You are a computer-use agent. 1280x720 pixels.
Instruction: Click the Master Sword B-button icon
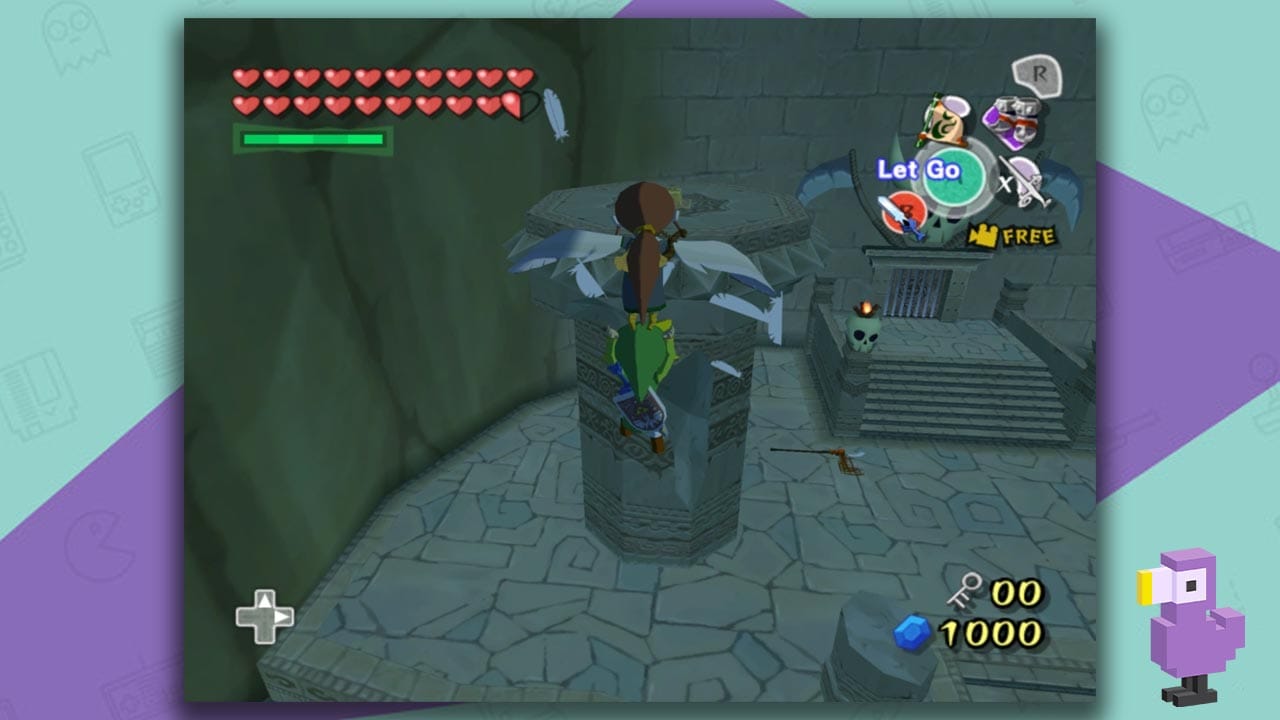pos(903,212)
